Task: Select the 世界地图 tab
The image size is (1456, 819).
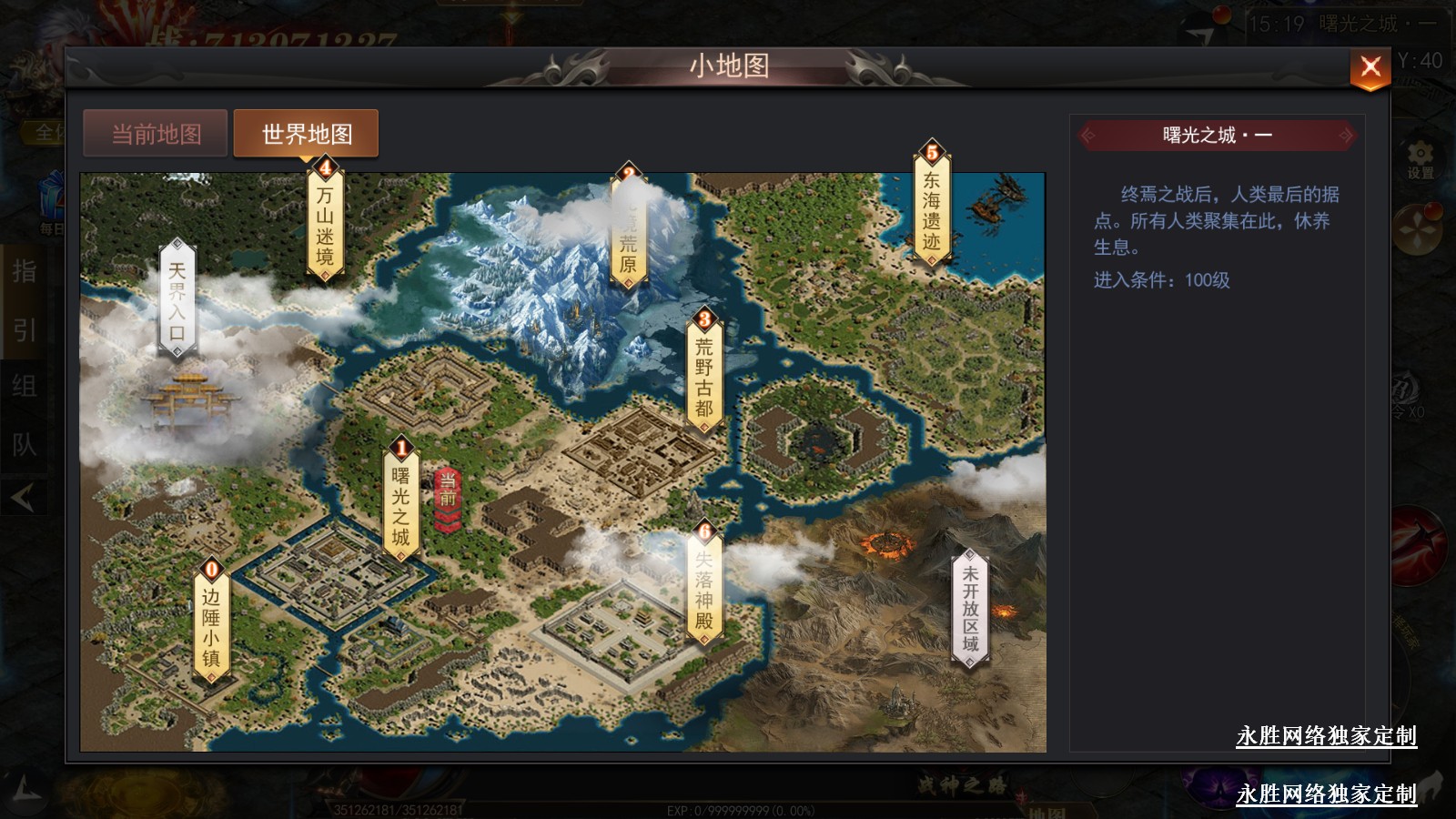Action: [307, 135]
